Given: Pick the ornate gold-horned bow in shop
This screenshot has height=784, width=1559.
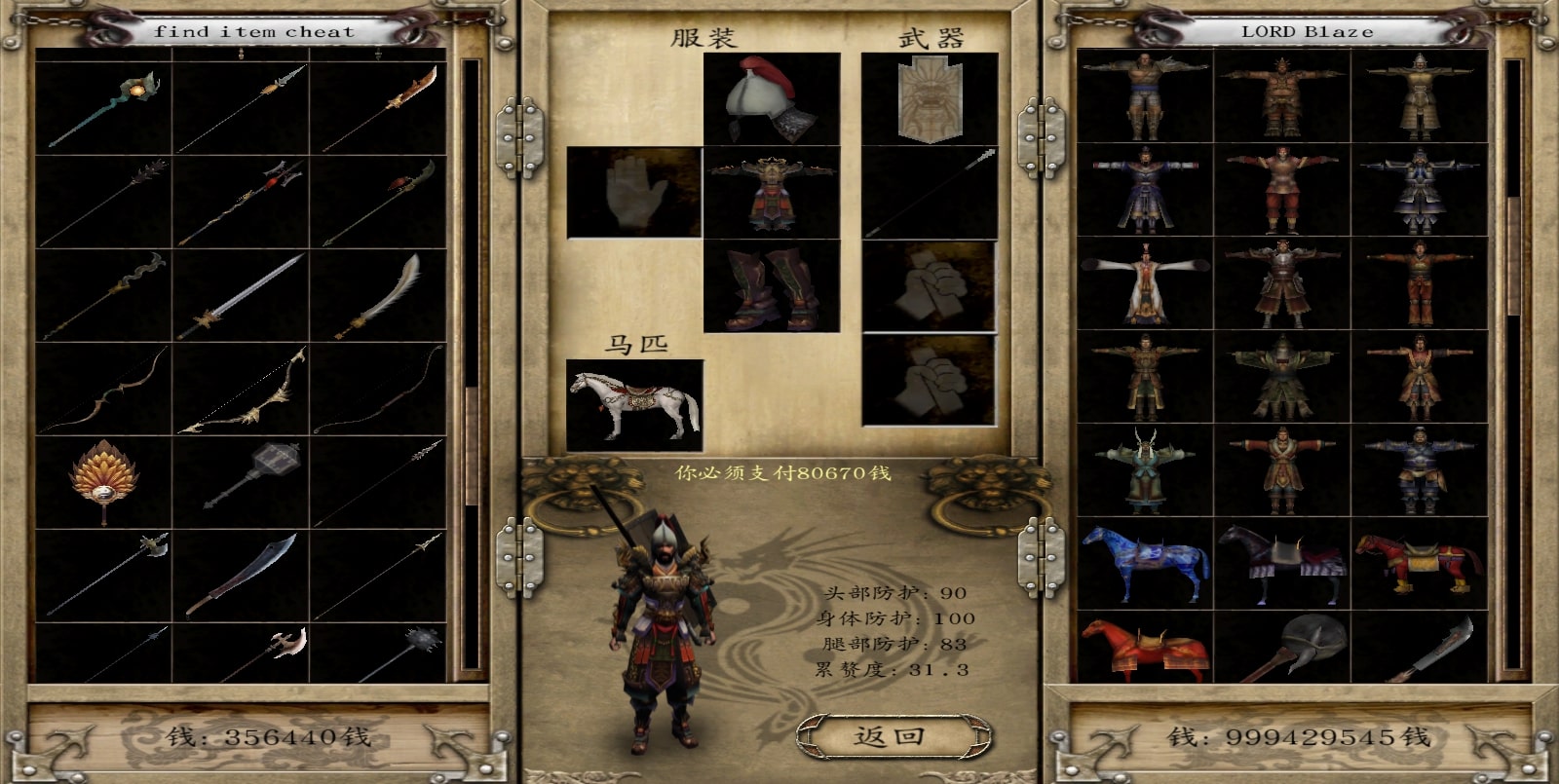Looking at the screenshot, I should 242,390.
